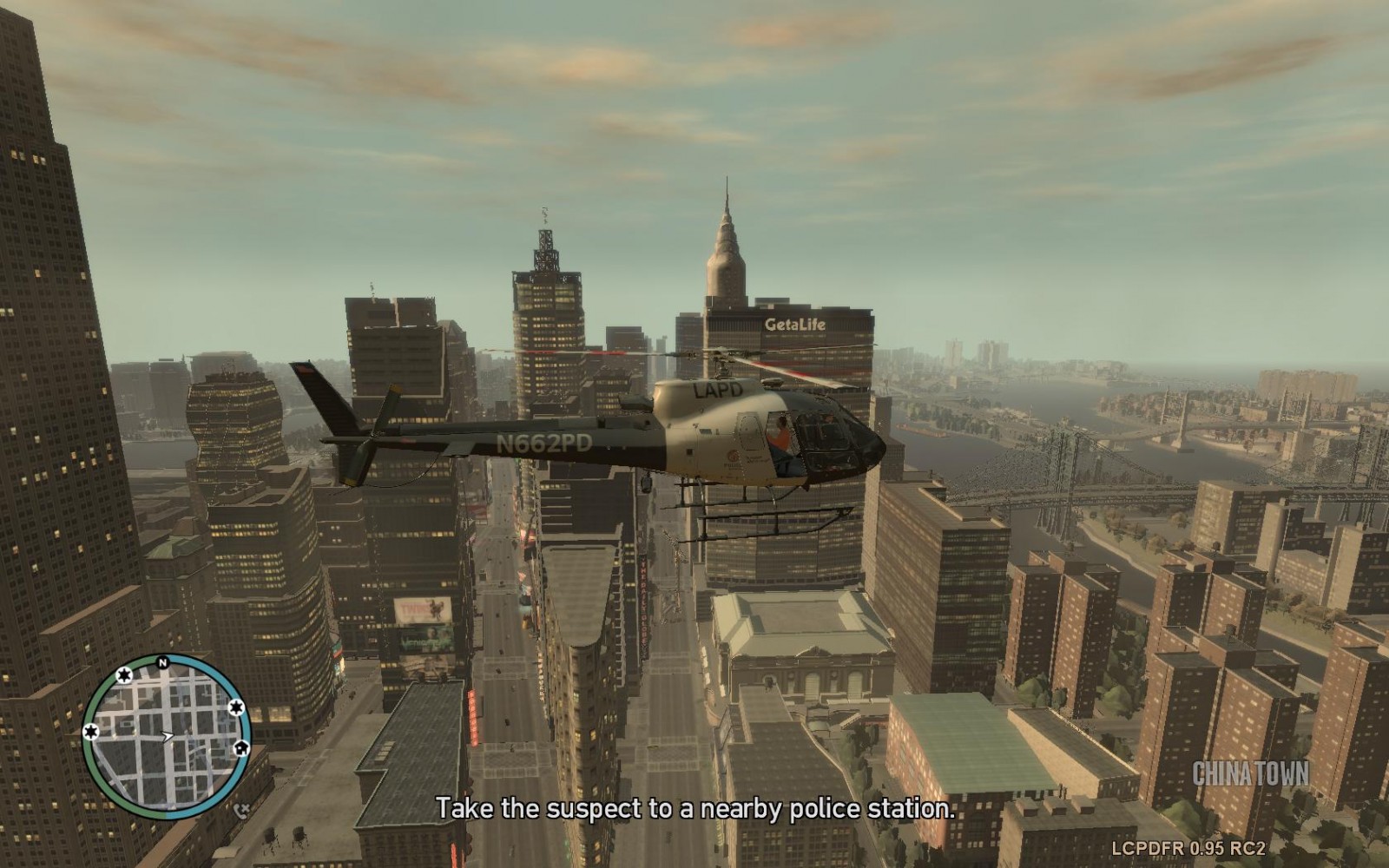Click the white player arrow on minimap

point(168,736)
